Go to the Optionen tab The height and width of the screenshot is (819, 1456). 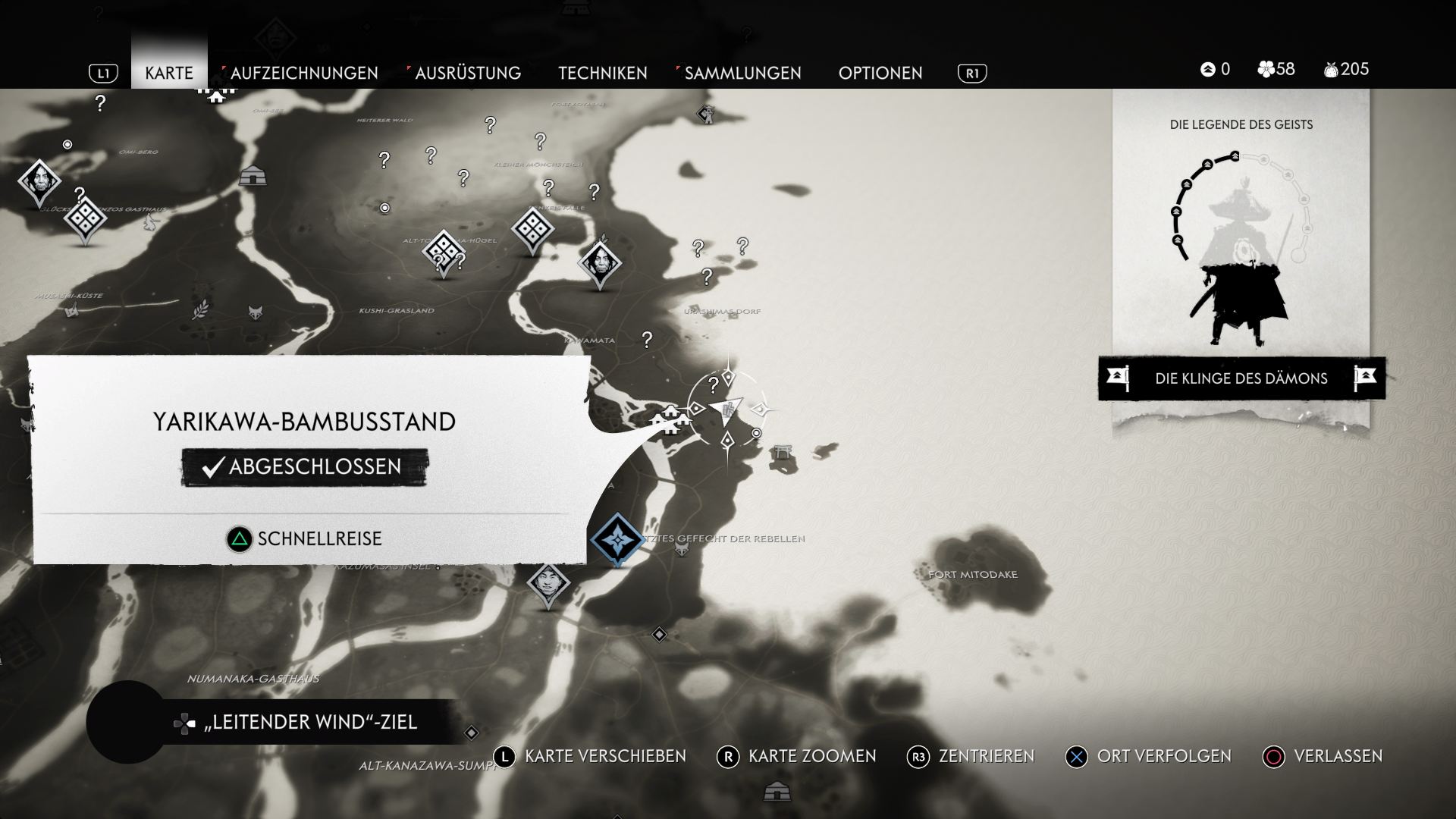[880, 73]
